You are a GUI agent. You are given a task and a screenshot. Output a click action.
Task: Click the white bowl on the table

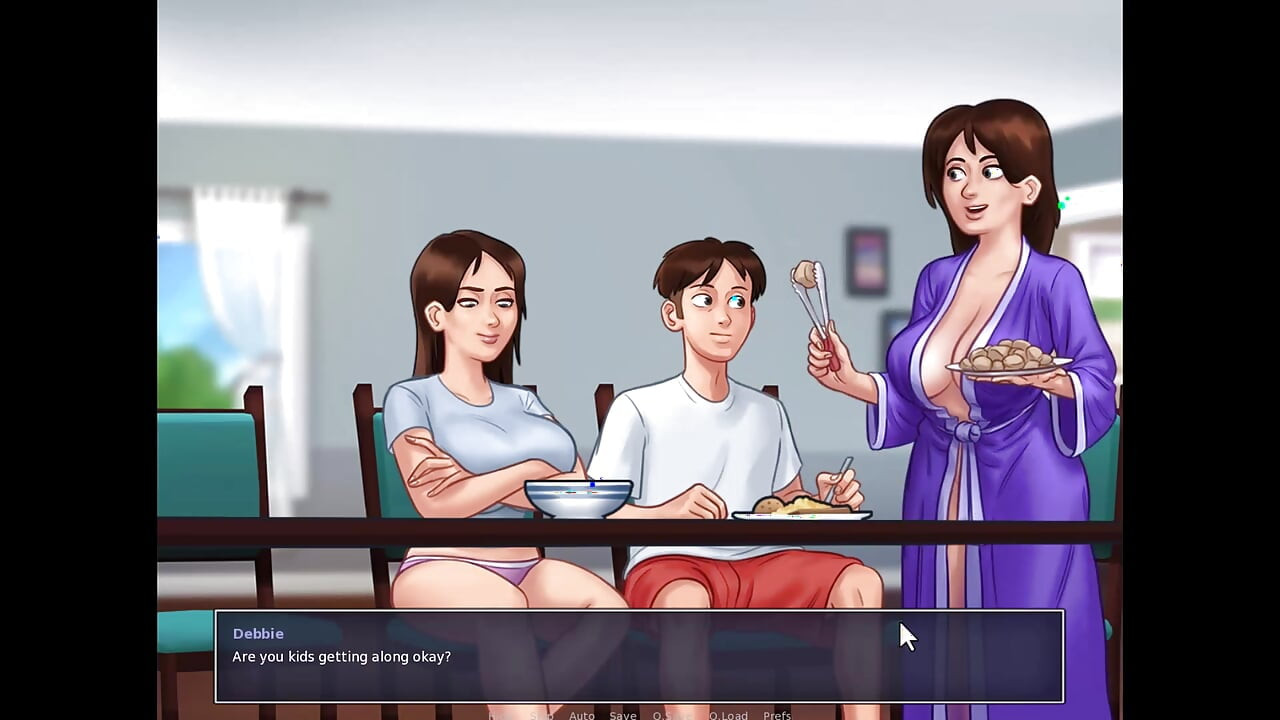pyautogui.click(x=578, y=495)
